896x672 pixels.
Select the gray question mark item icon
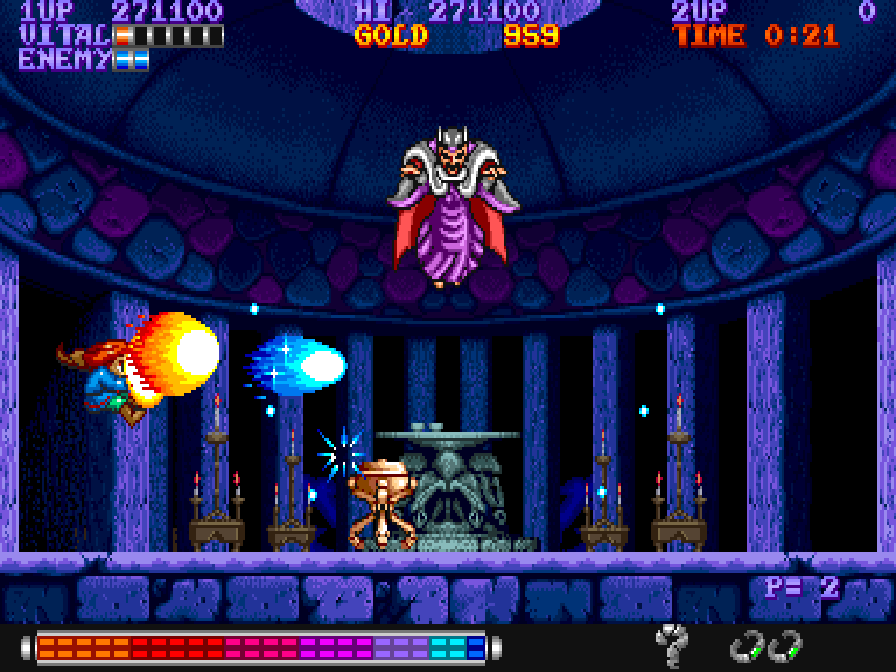click(671, 643)
